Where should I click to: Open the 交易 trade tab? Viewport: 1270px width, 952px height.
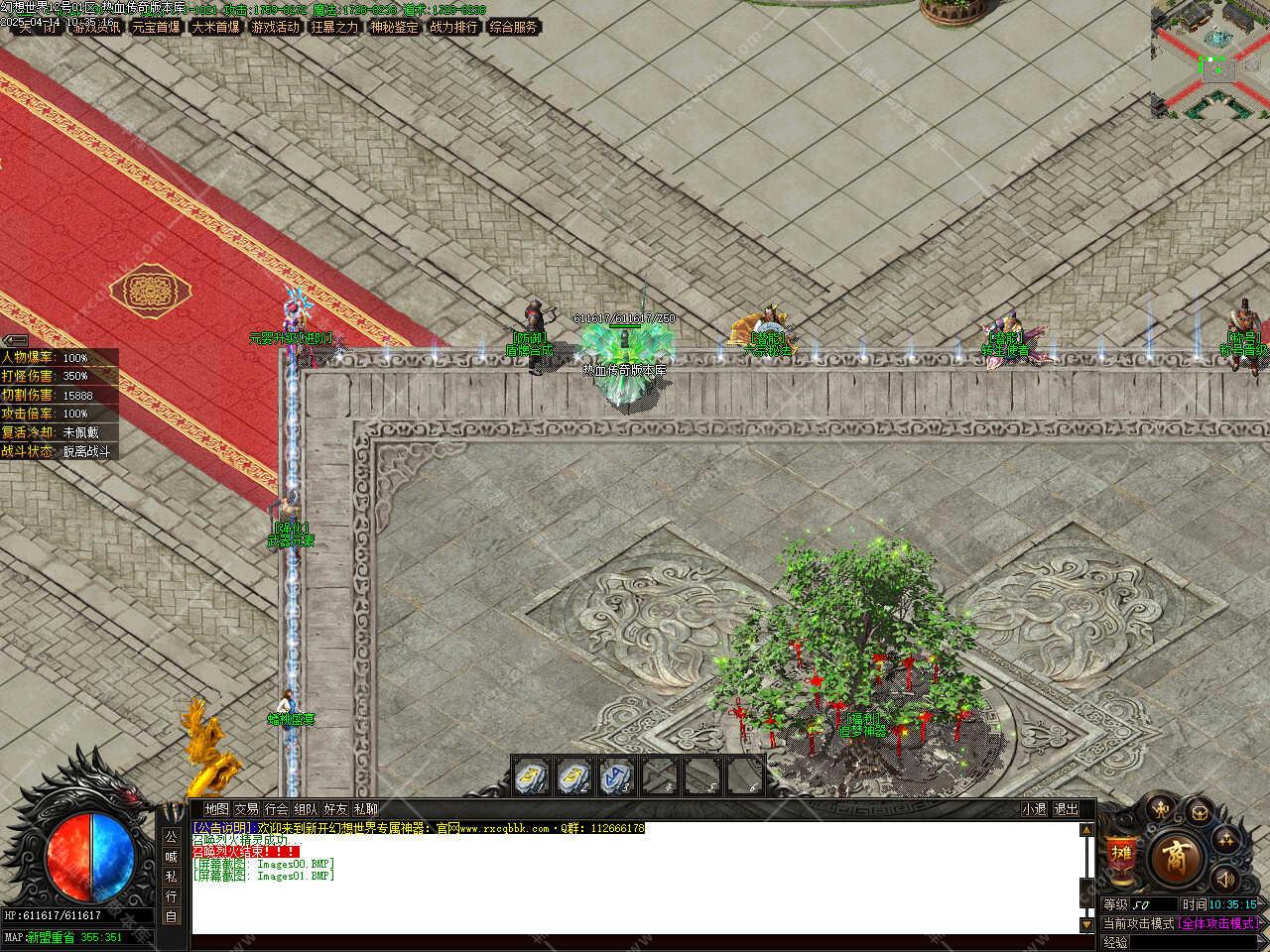coord(246,809)
